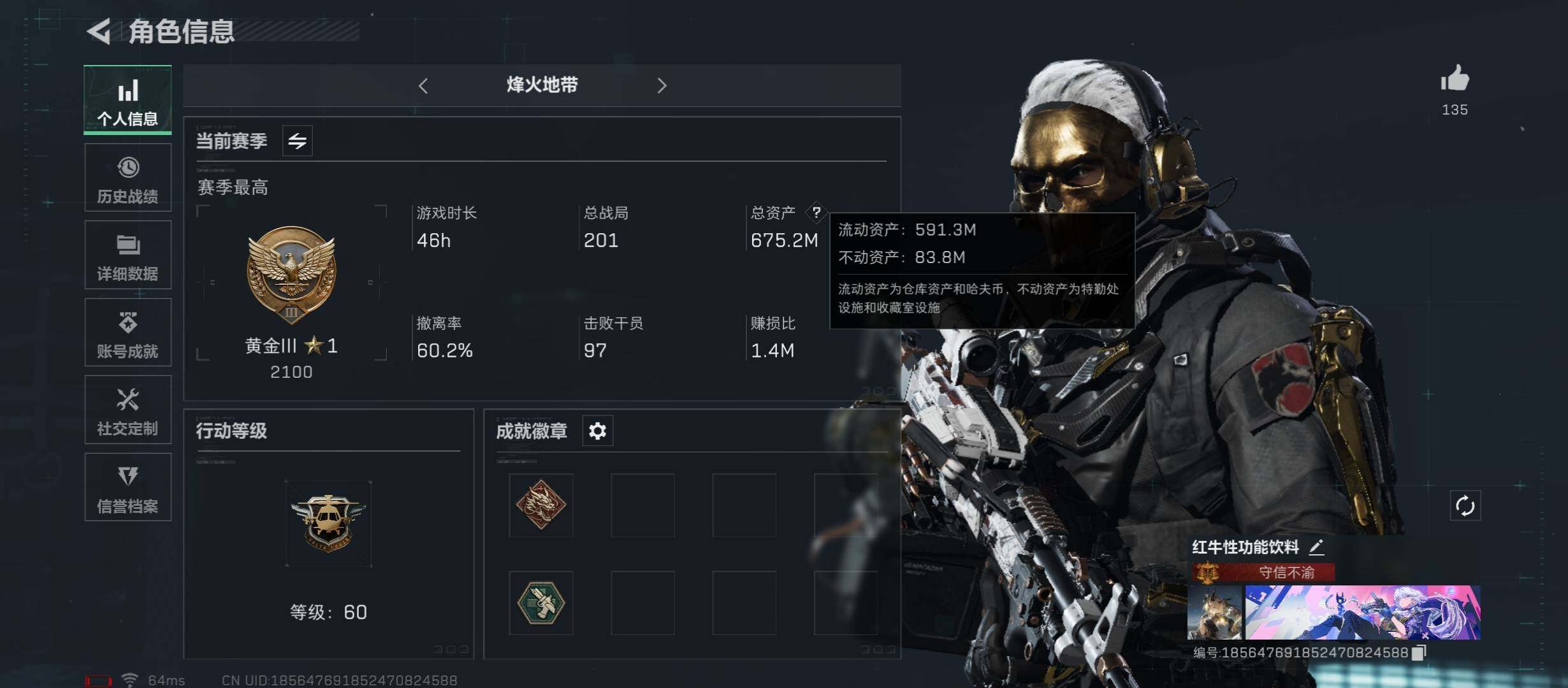The width and height of the screenshot is (1568, 688).
Task: Toggle the total assets question mark tooltip
Action: pos(818,213)
